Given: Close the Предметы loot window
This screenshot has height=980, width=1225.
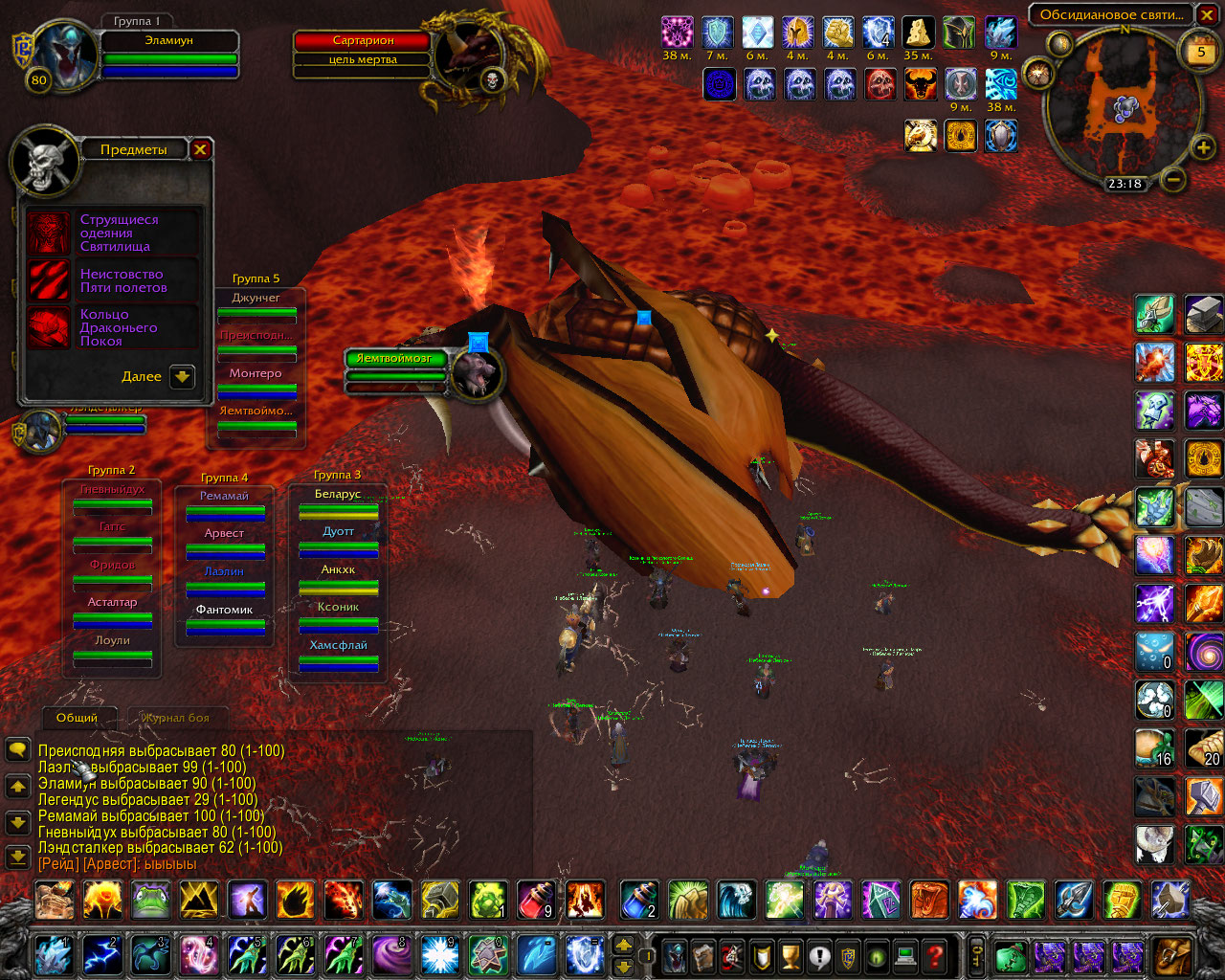Looking at the screenshot, I should tap(200, 149).
